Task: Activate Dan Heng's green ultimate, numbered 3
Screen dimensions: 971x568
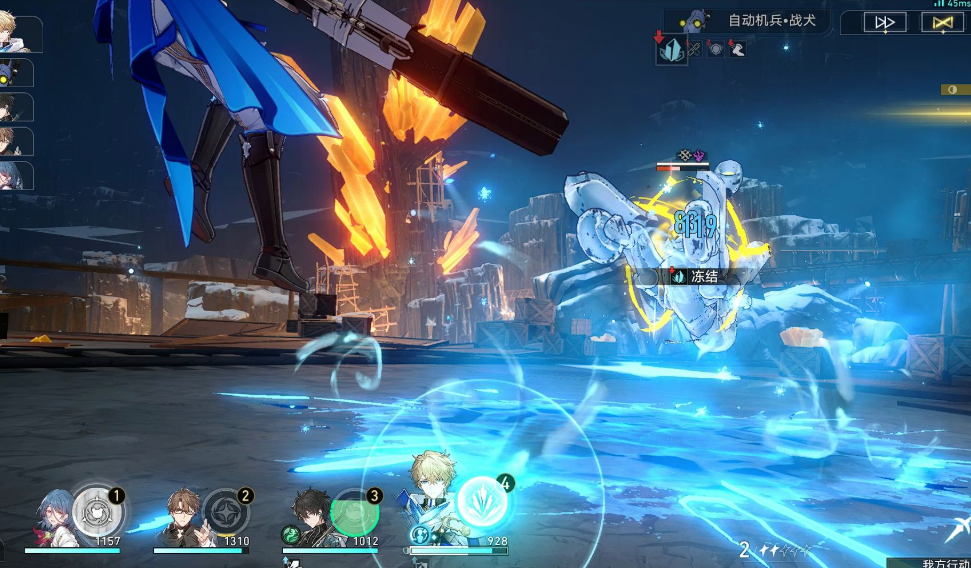Action: [355, 512]
